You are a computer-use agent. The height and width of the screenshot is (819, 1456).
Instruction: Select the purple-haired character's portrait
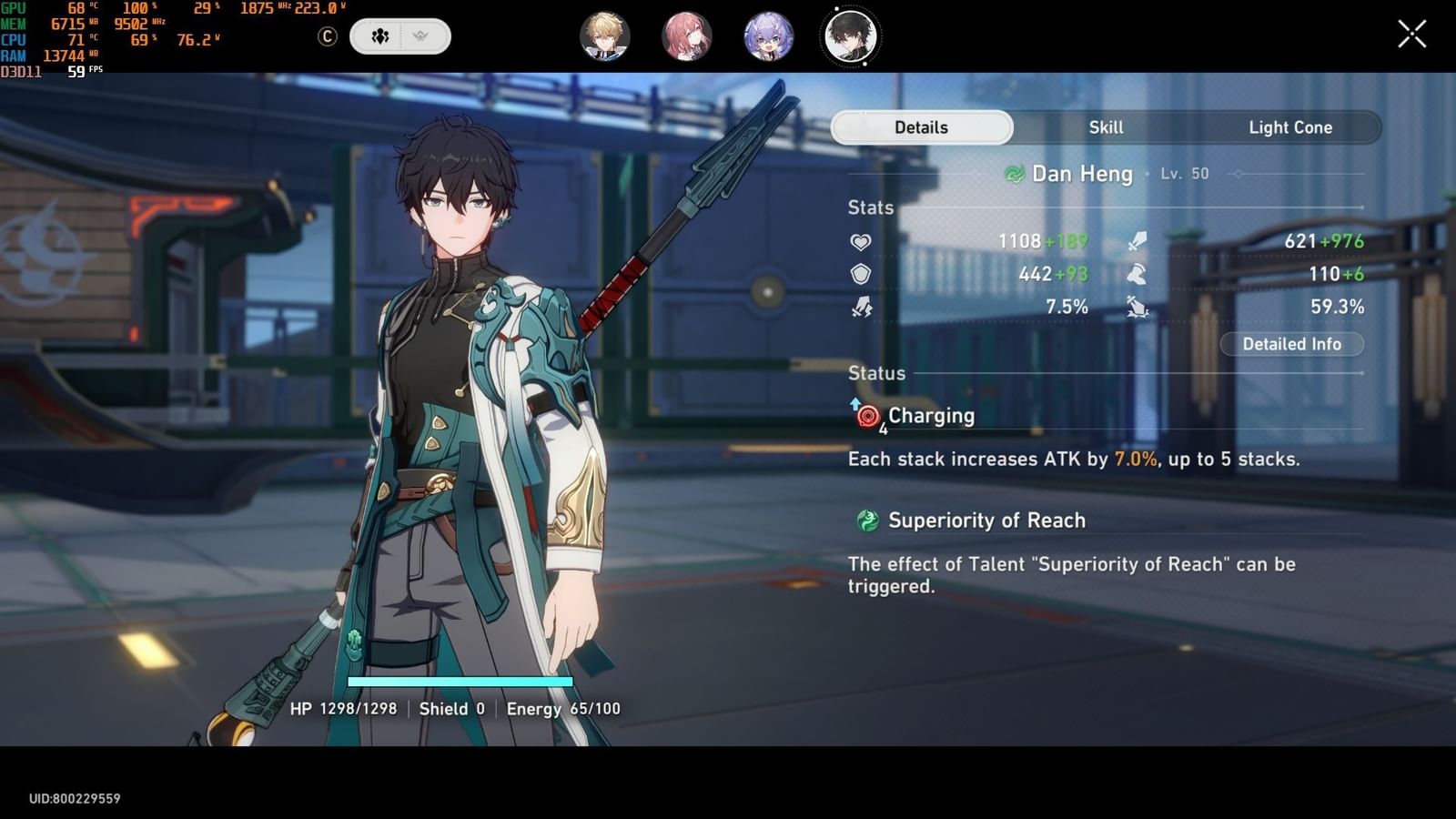(x=769, y=38)
